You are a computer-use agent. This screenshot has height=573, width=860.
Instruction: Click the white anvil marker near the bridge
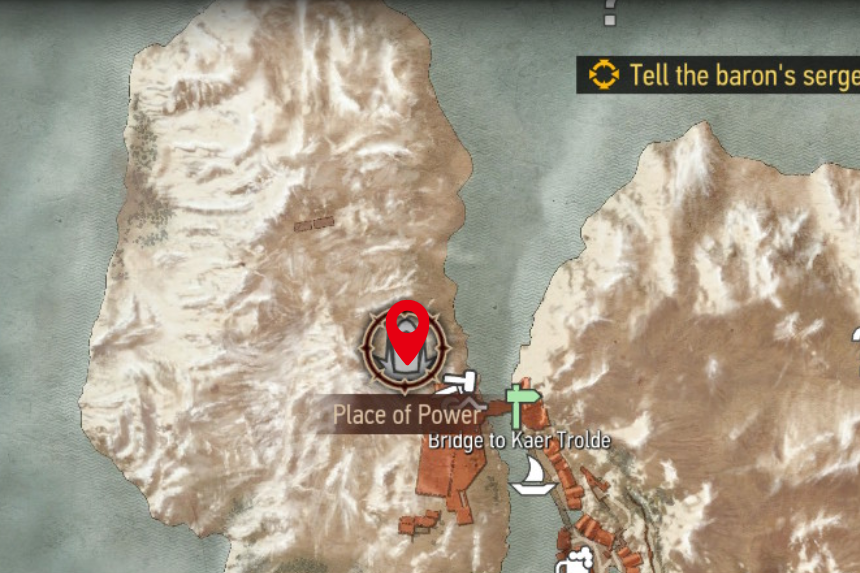[460, 382]
